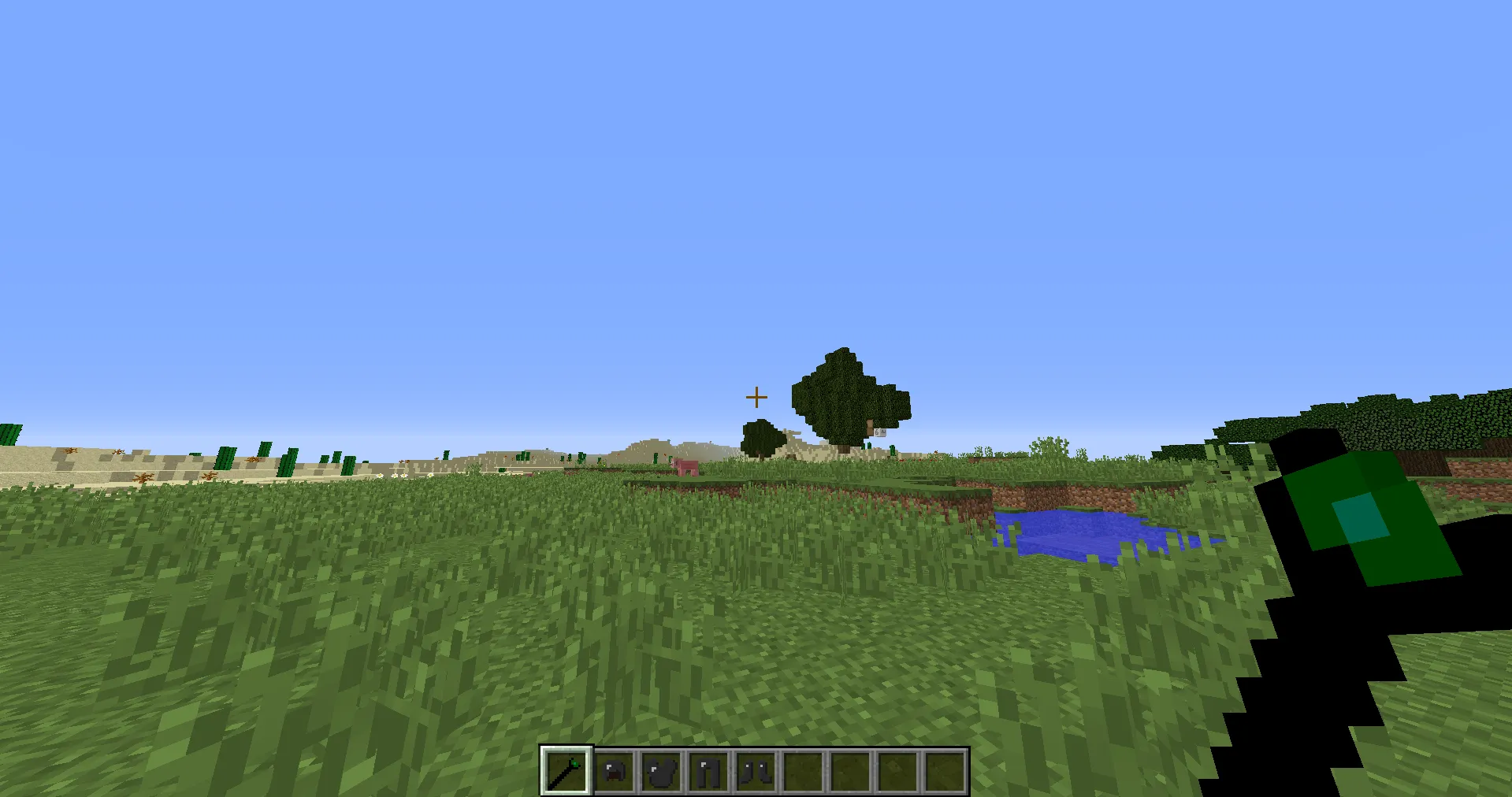Viewport: 1512px width, 797px height.
Task: Select the green-tipped wand in hotbar slot one
Action: click(x=567, y=771)
